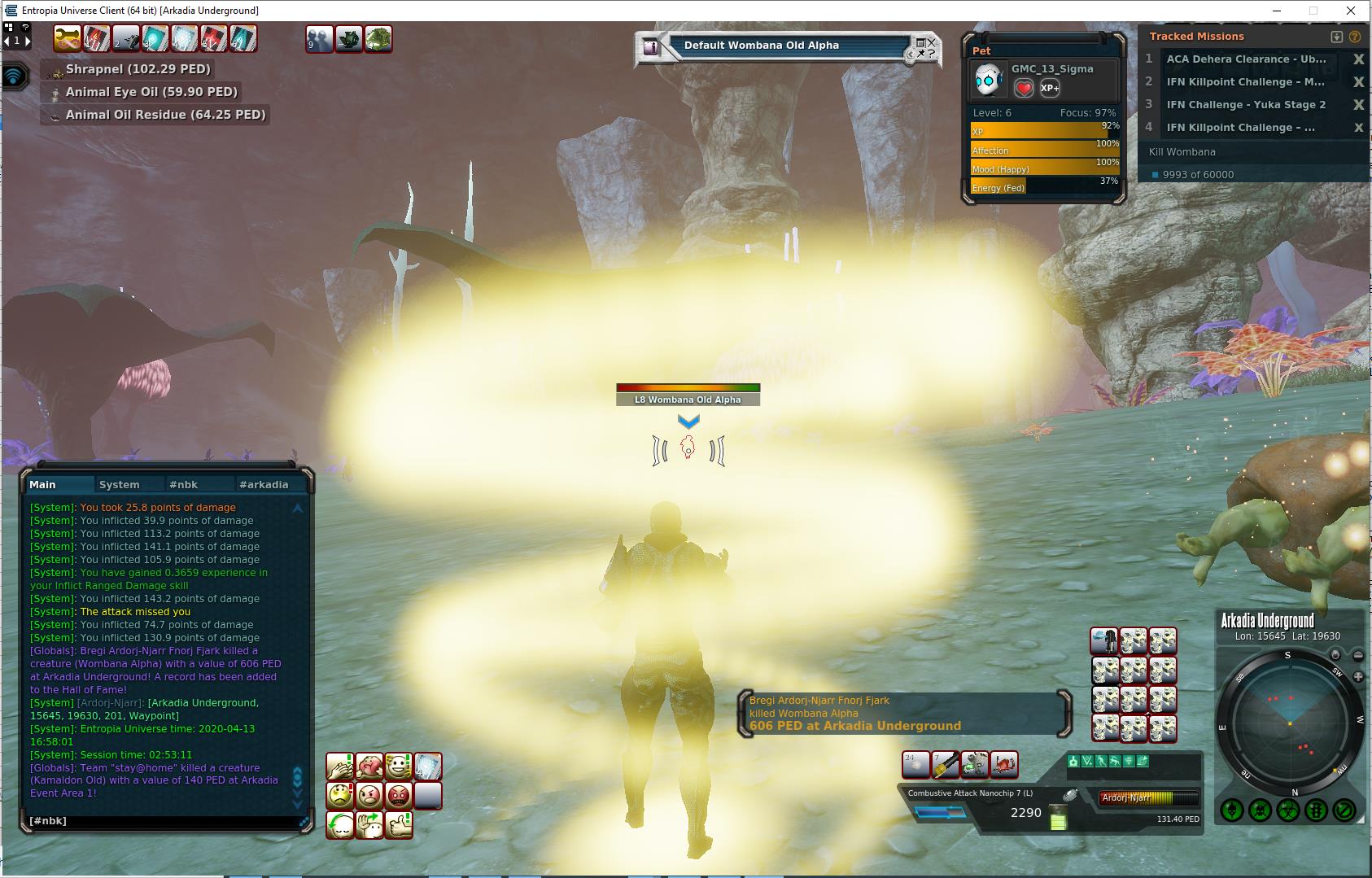The image size is (1372, 878).
Task: Zoom out the radar with minus button
Action: click(x=1358, y=655)
